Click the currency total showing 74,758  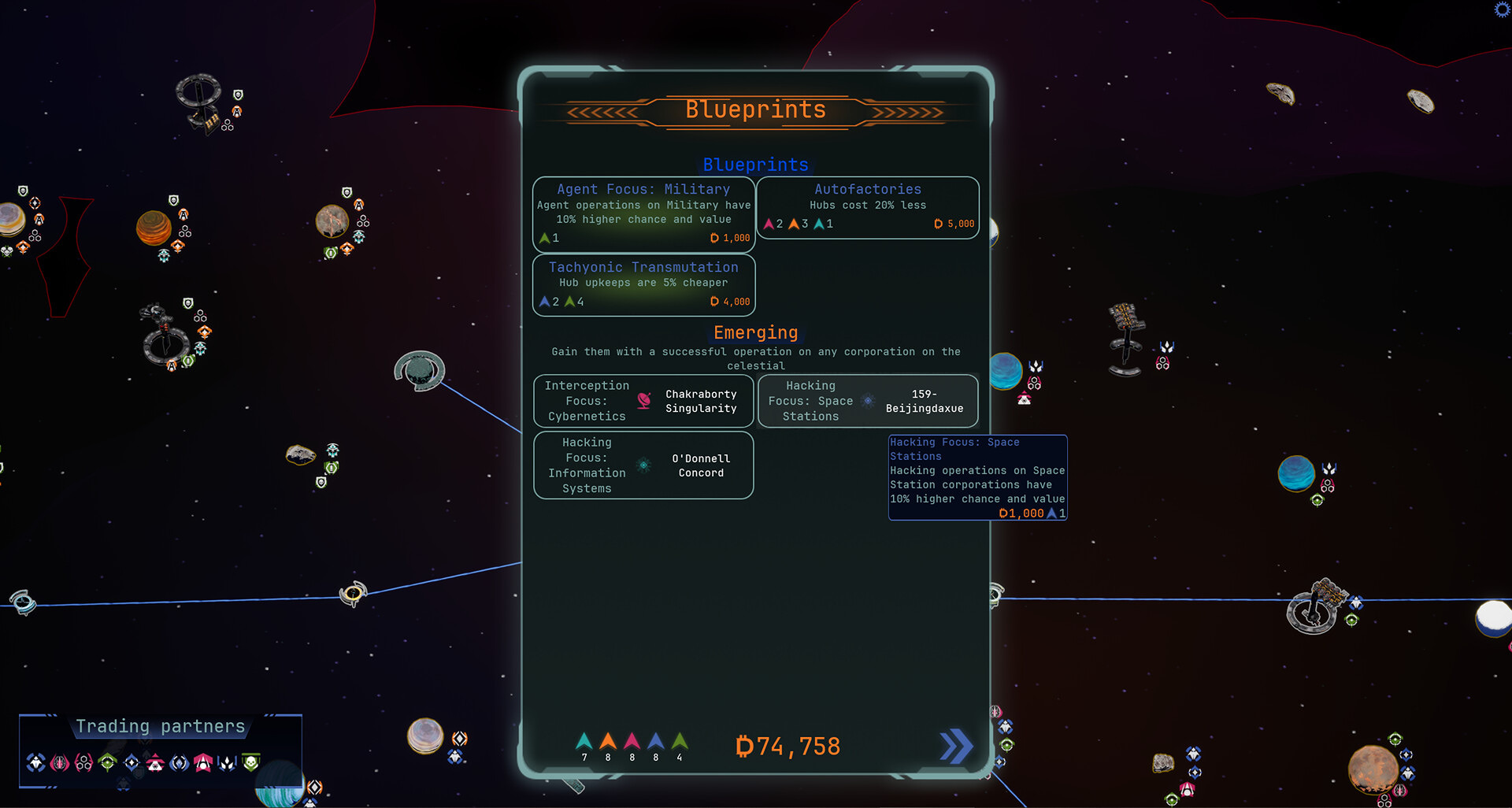(x=788, y=746)
